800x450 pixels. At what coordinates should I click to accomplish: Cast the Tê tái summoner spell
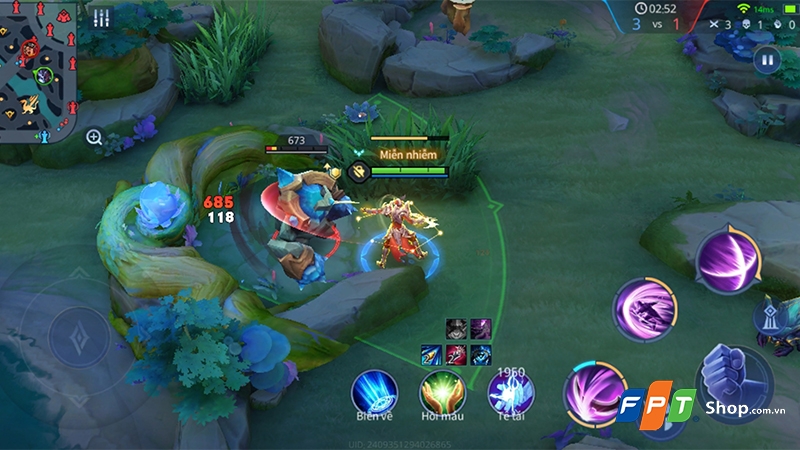(510, 392)
